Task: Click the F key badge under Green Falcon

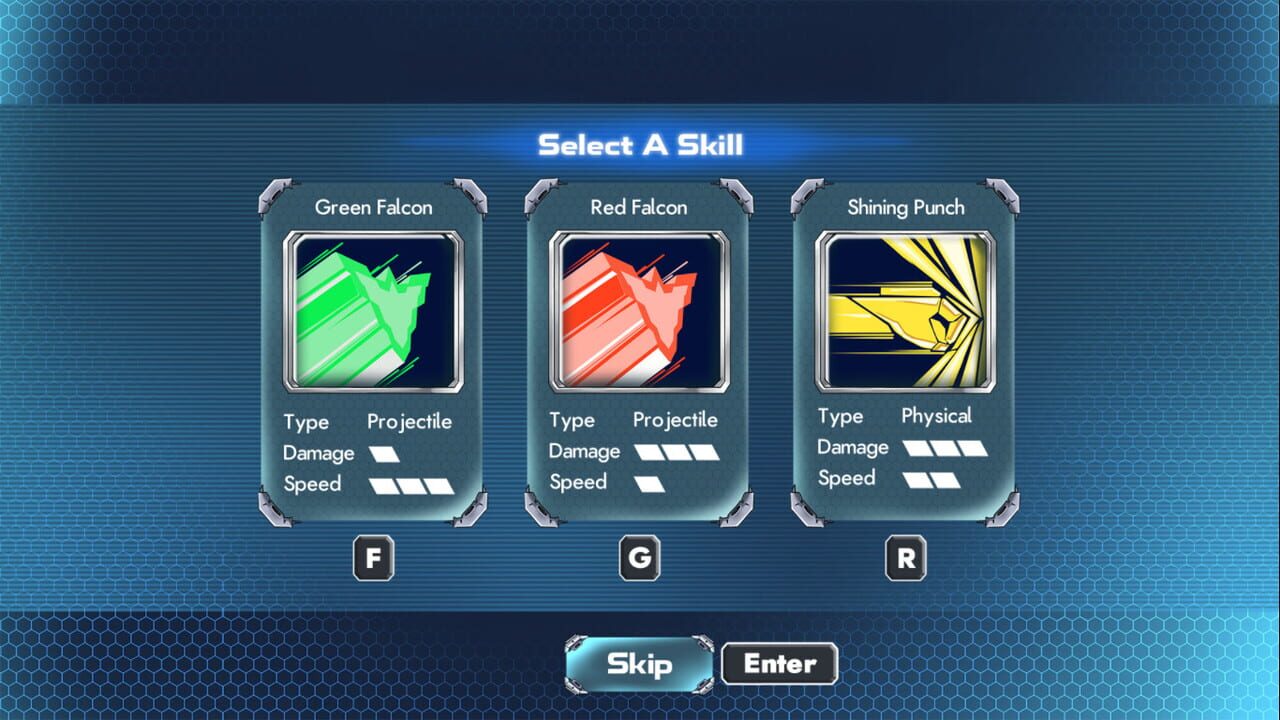Action: pyautogui.click(x=373, y=557)
